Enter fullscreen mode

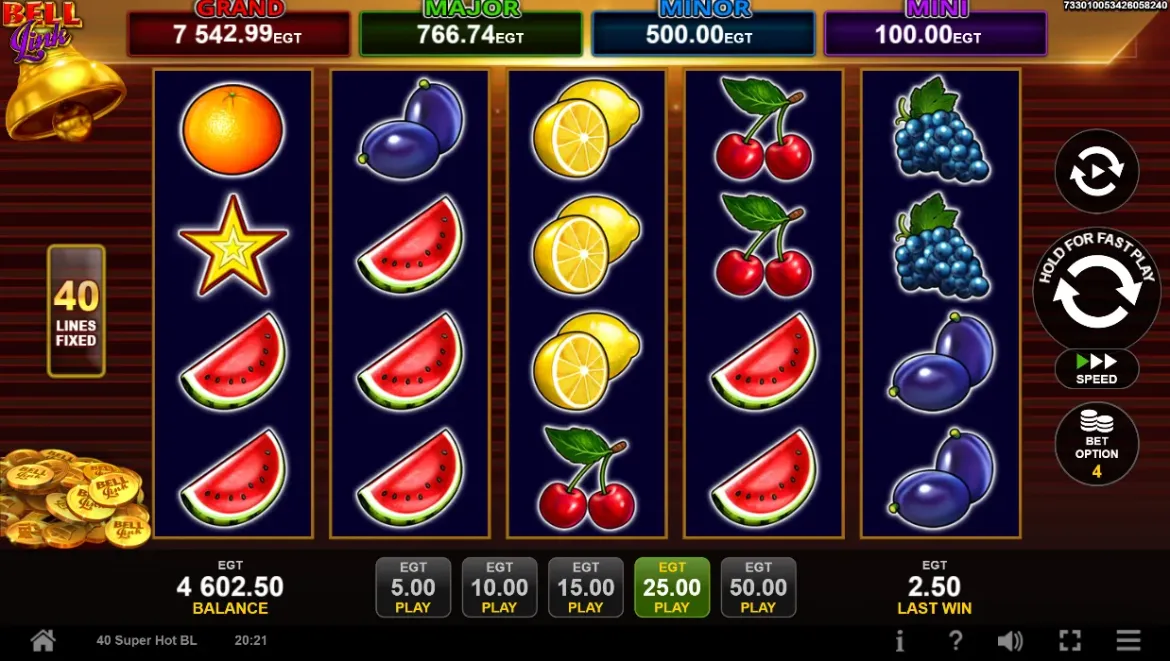click(x=1069, y=640)
